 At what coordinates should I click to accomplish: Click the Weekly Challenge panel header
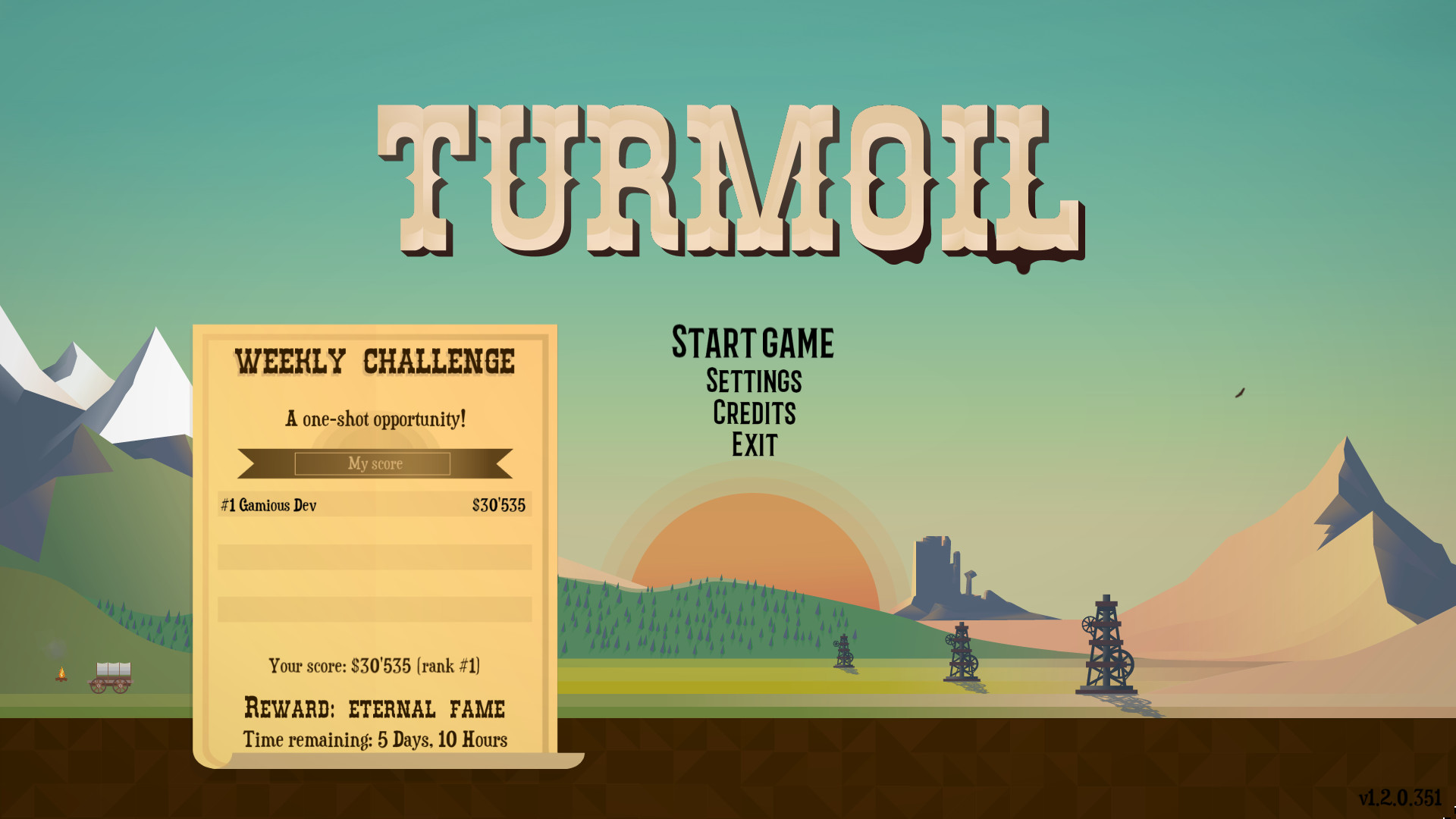click(x=374, y=362)
